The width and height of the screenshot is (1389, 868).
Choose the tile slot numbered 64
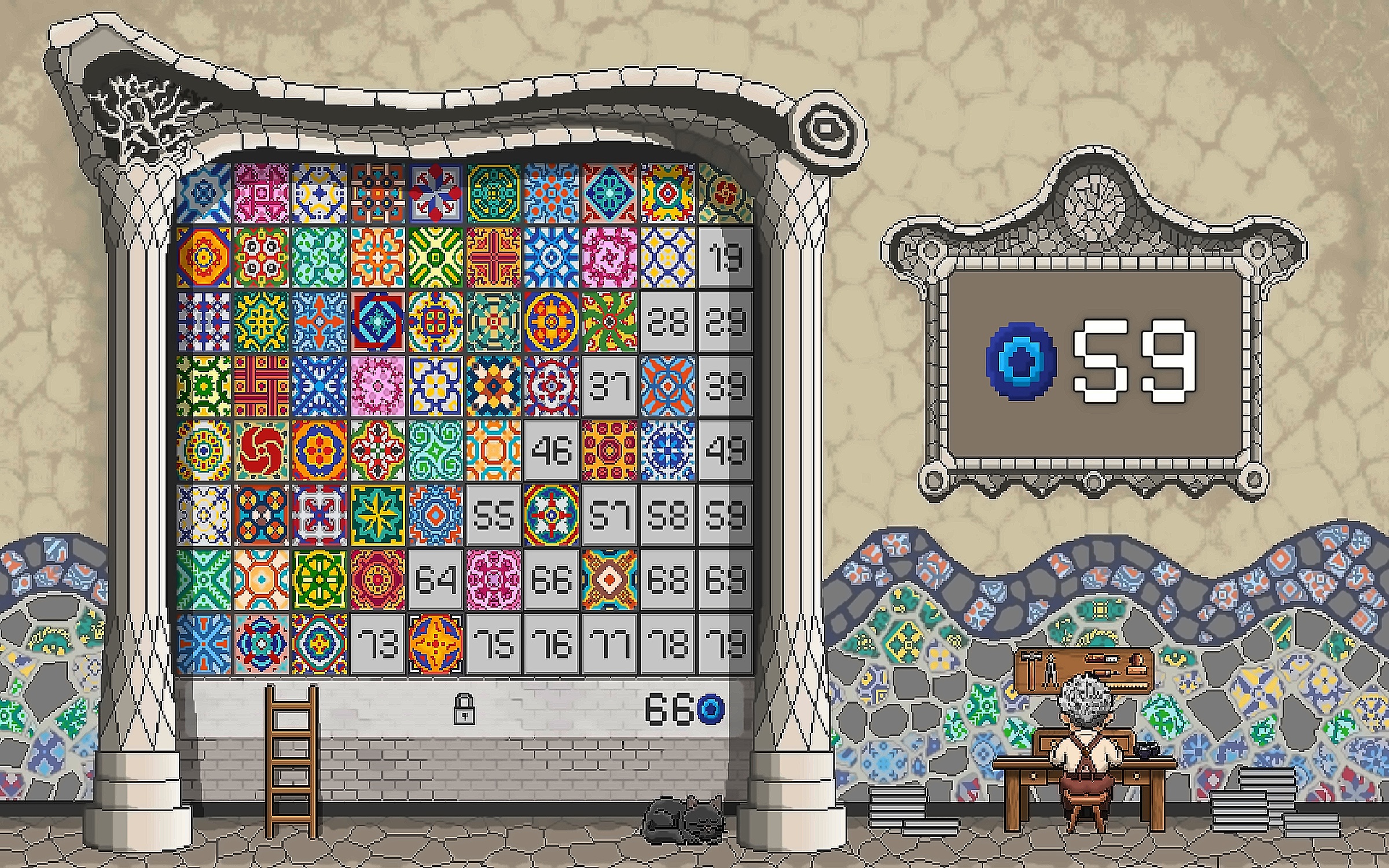pyautogui.click(x=436, y=580)
